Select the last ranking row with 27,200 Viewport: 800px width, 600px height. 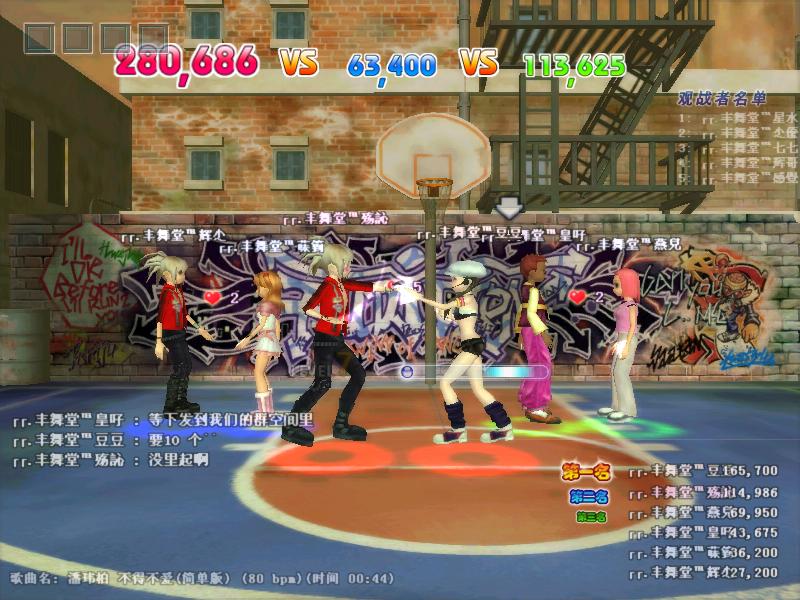pos(703,573)
